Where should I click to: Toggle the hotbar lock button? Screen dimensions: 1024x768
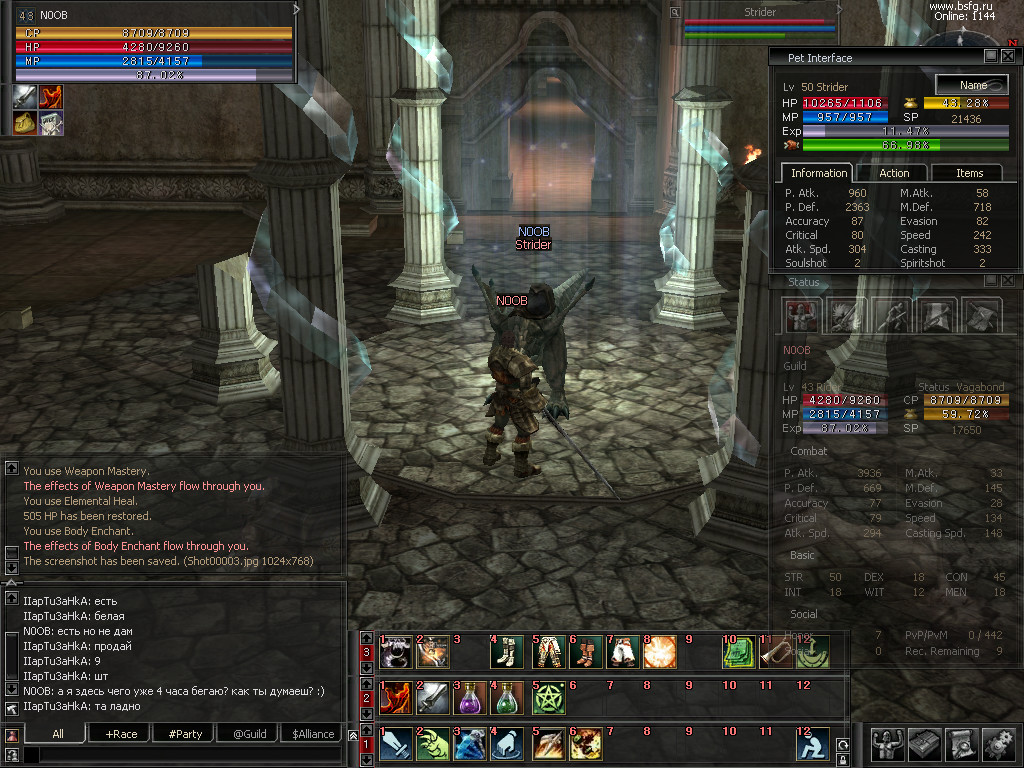coord(843,762)
